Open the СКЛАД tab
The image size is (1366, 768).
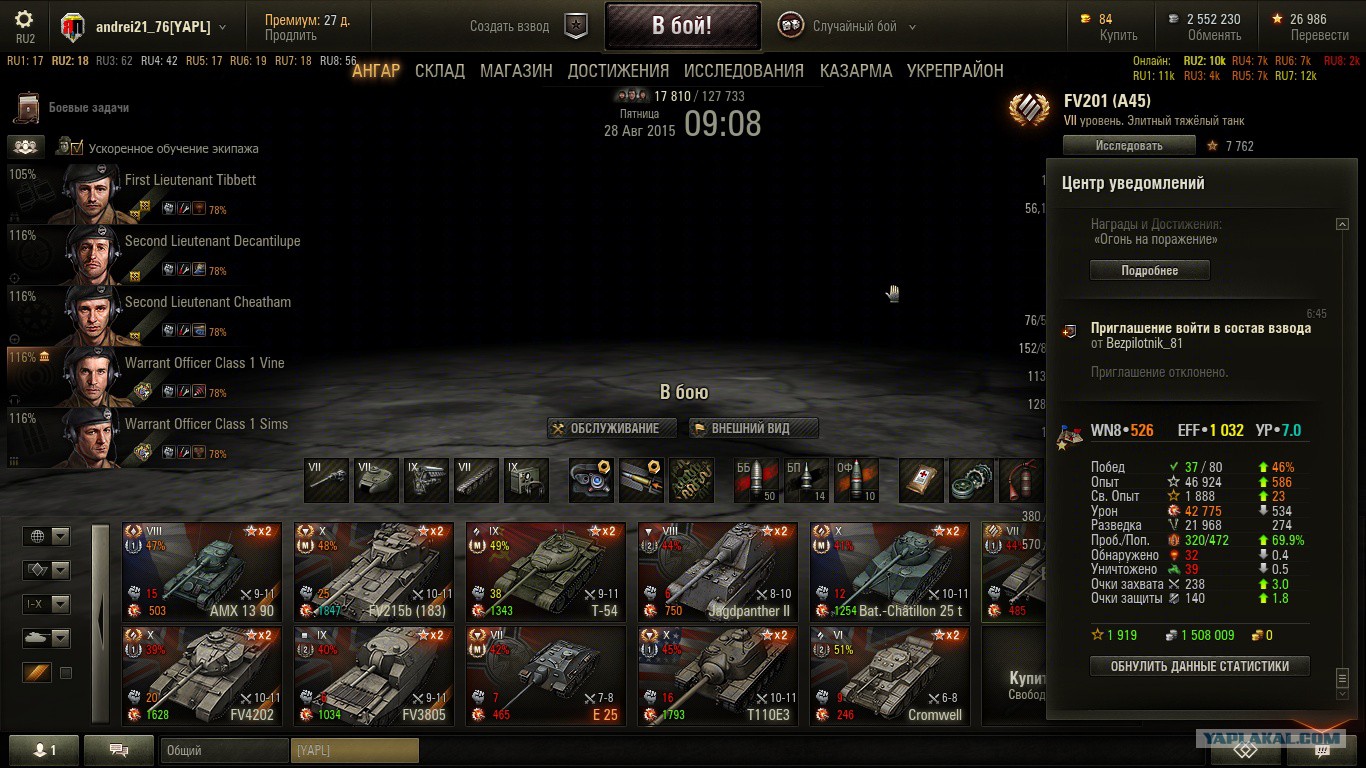point(440,71)
